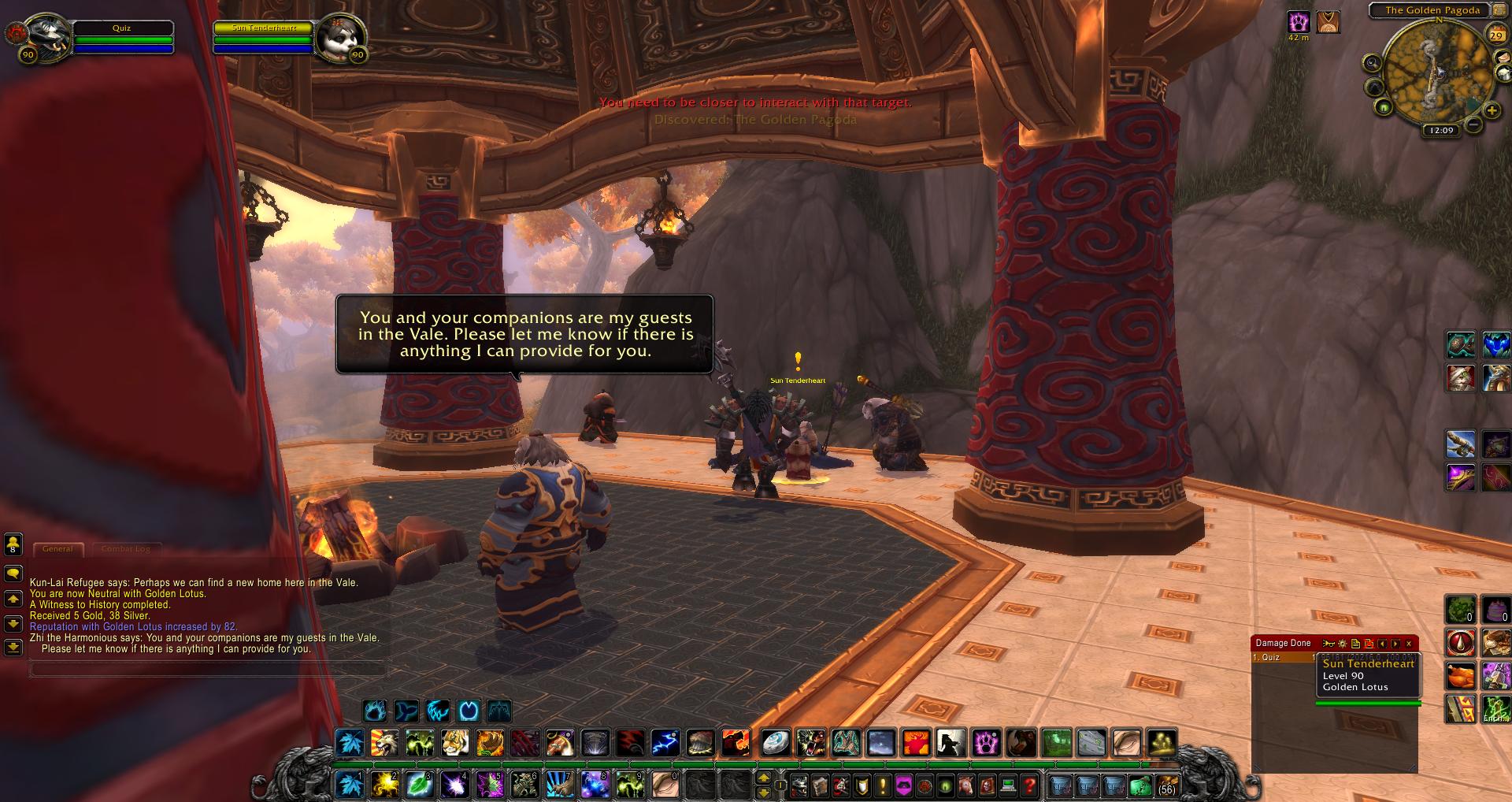
Task: Switch to the Combat Log tab
Action: [125, 549]
